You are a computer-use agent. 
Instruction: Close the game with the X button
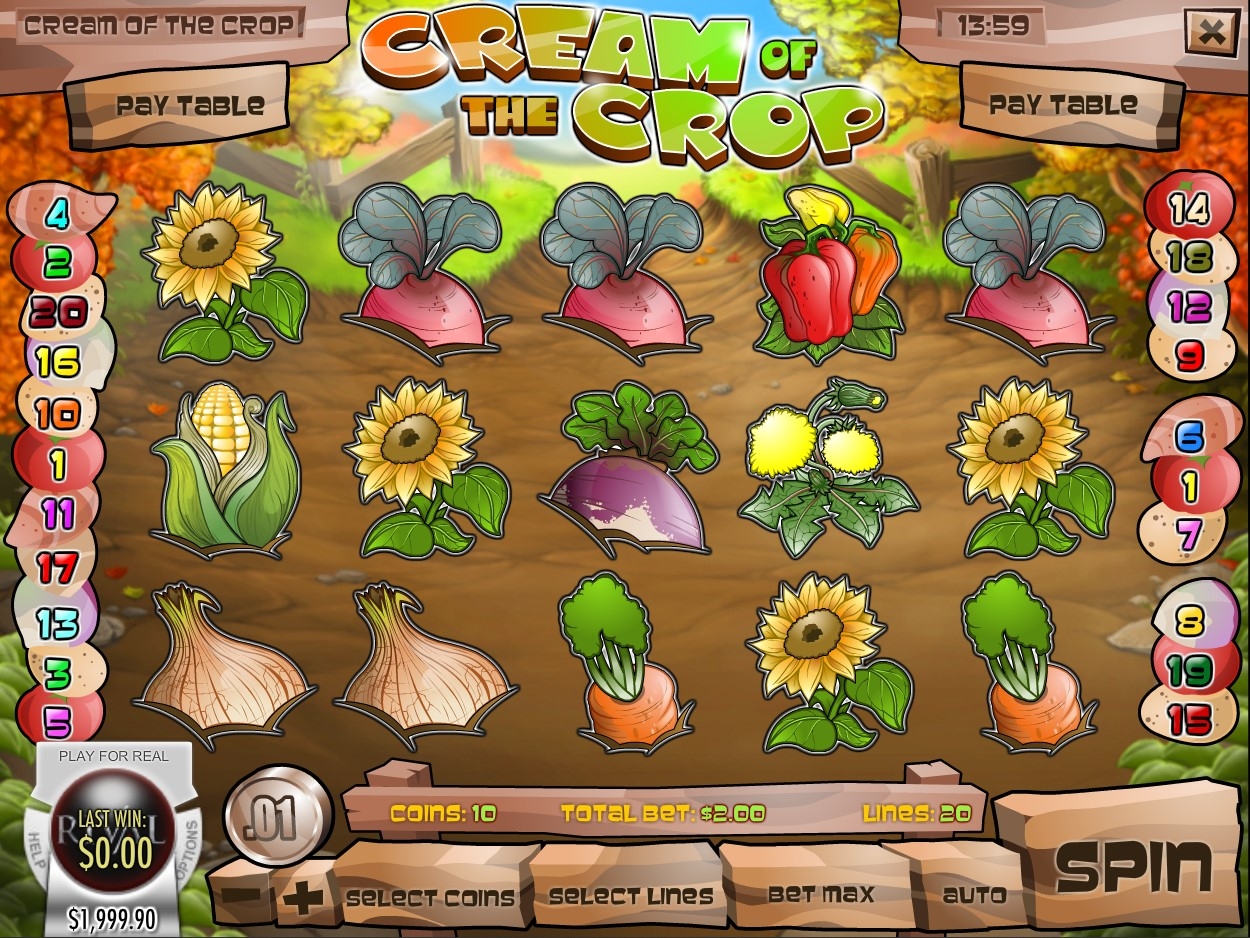(x=1210, y=33)
